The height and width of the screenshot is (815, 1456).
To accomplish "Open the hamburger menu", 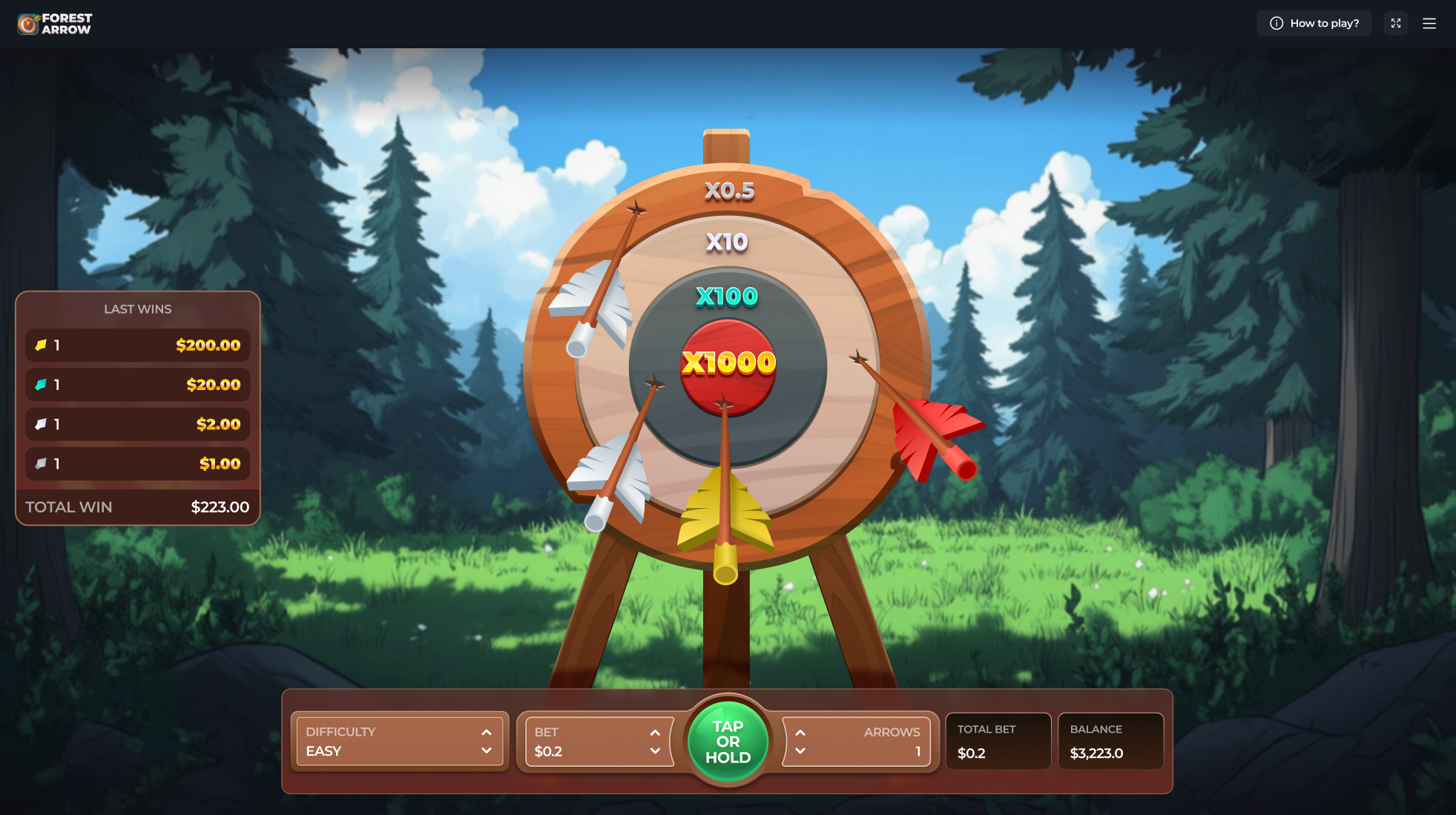I will tap(1429, 23).
